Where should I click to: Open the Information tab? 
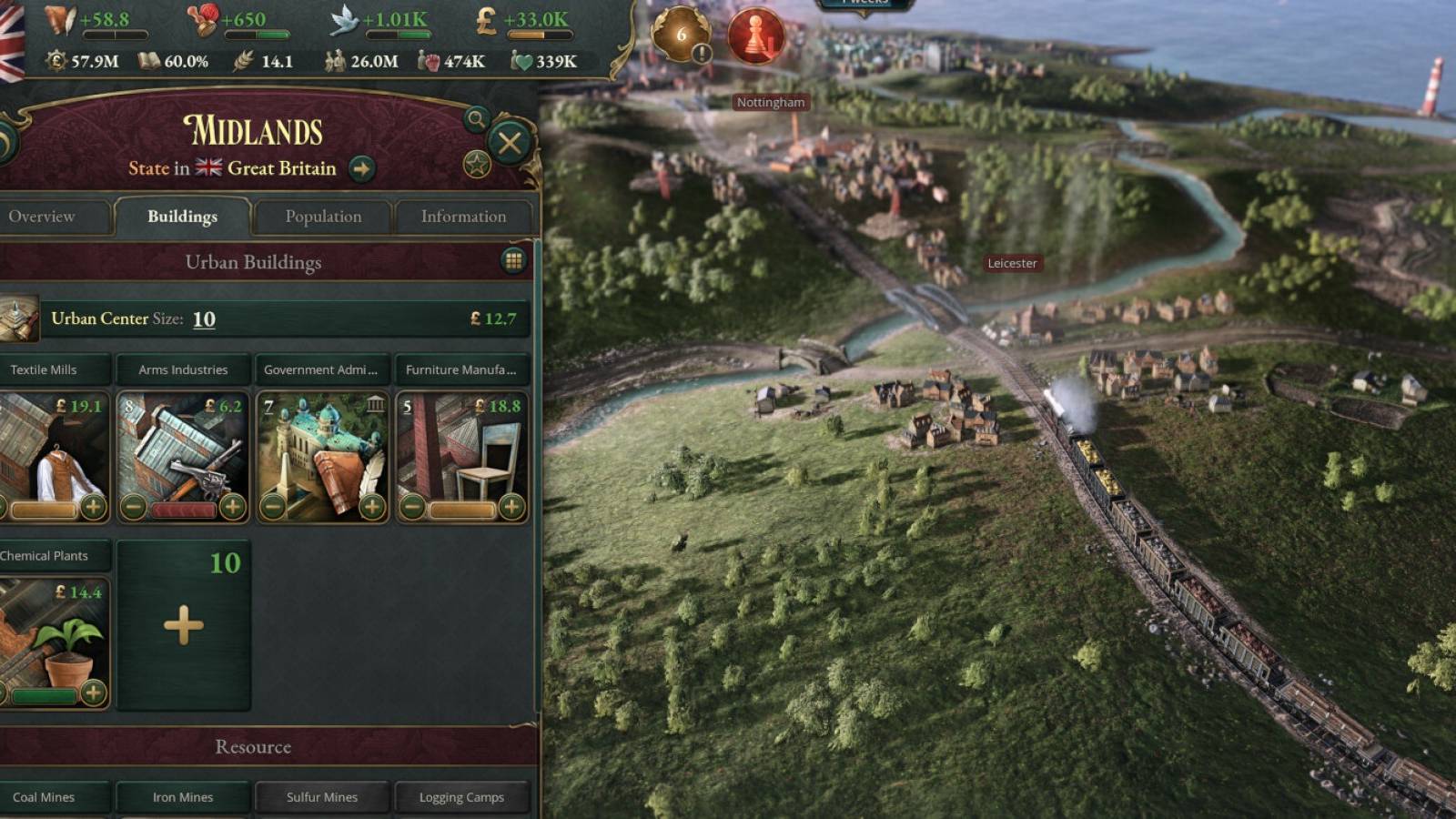click(x=463, y=217)
